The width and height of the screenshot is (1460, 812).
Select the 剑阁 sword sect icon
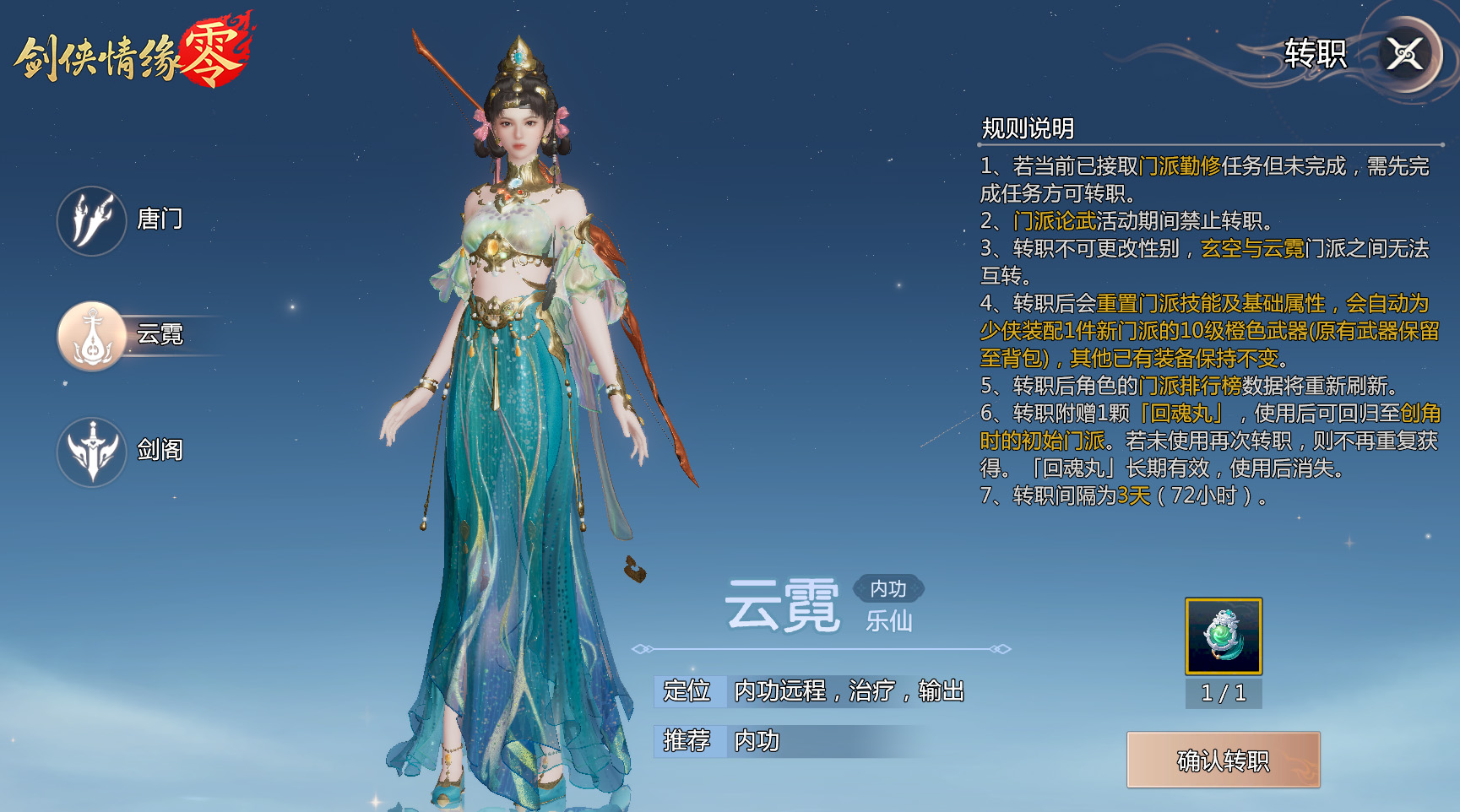point(93,452)
